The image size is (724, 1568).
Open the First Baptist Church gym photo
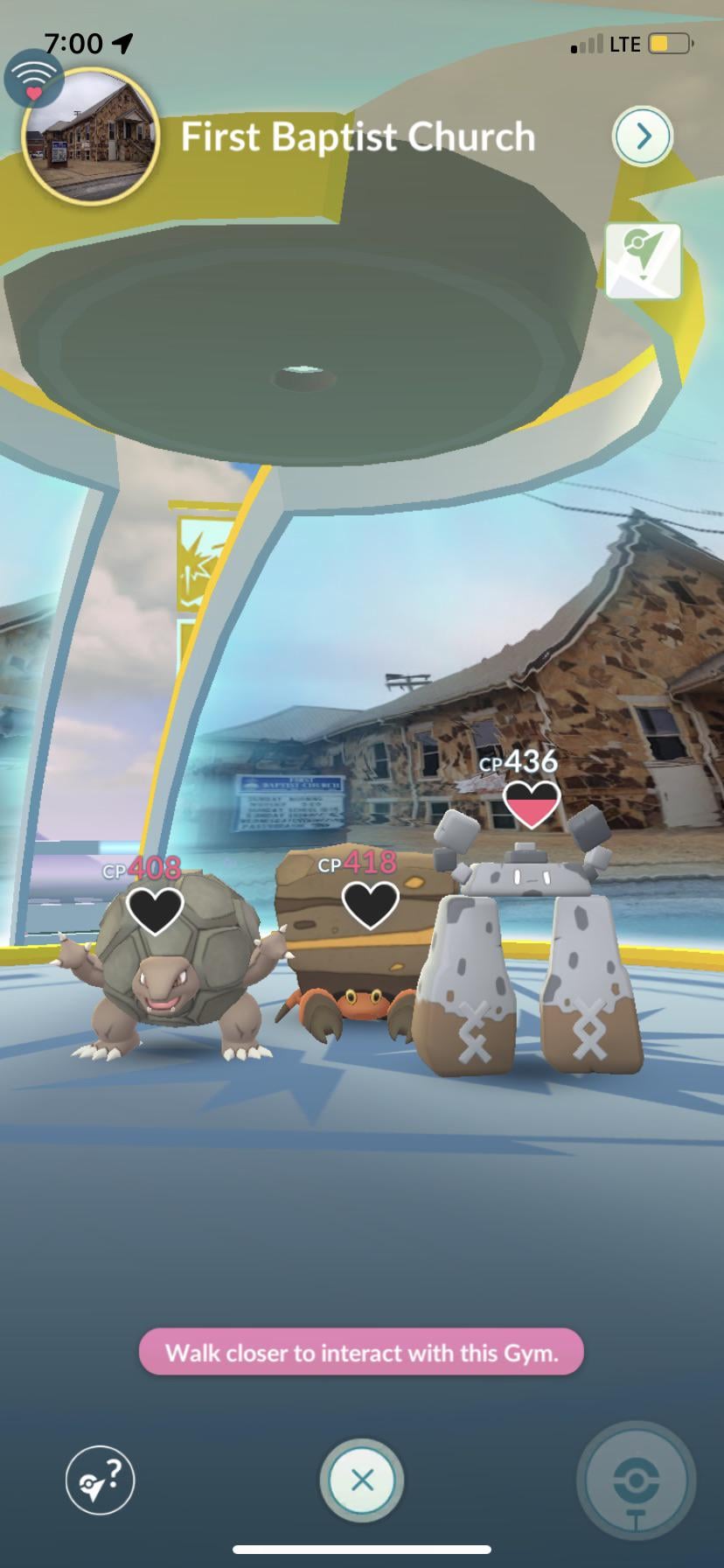[90, 136]
